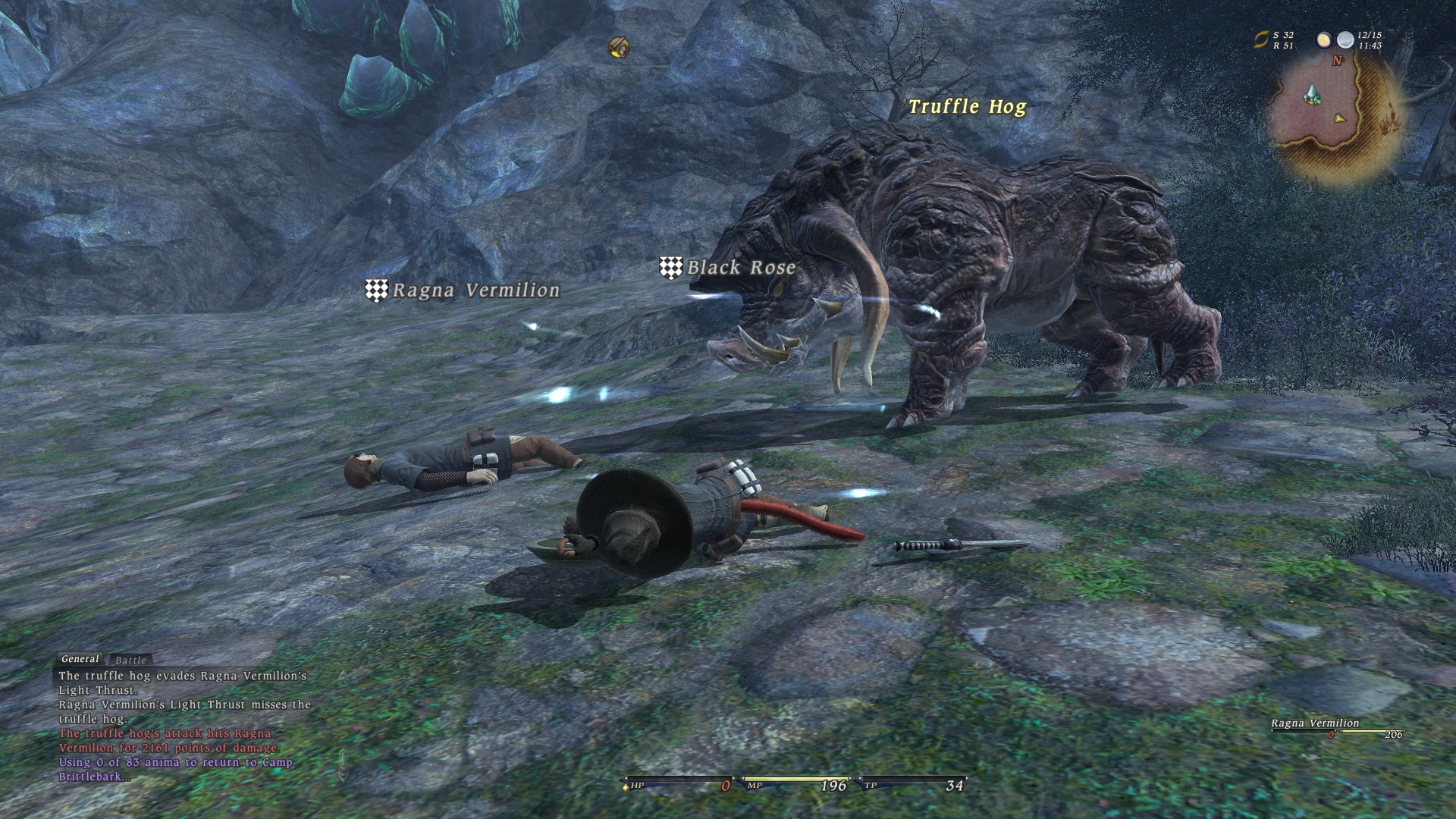Switch to the Battle chat tab
This screenshot has width=1456, height=819.
click(x=130, y=661)
